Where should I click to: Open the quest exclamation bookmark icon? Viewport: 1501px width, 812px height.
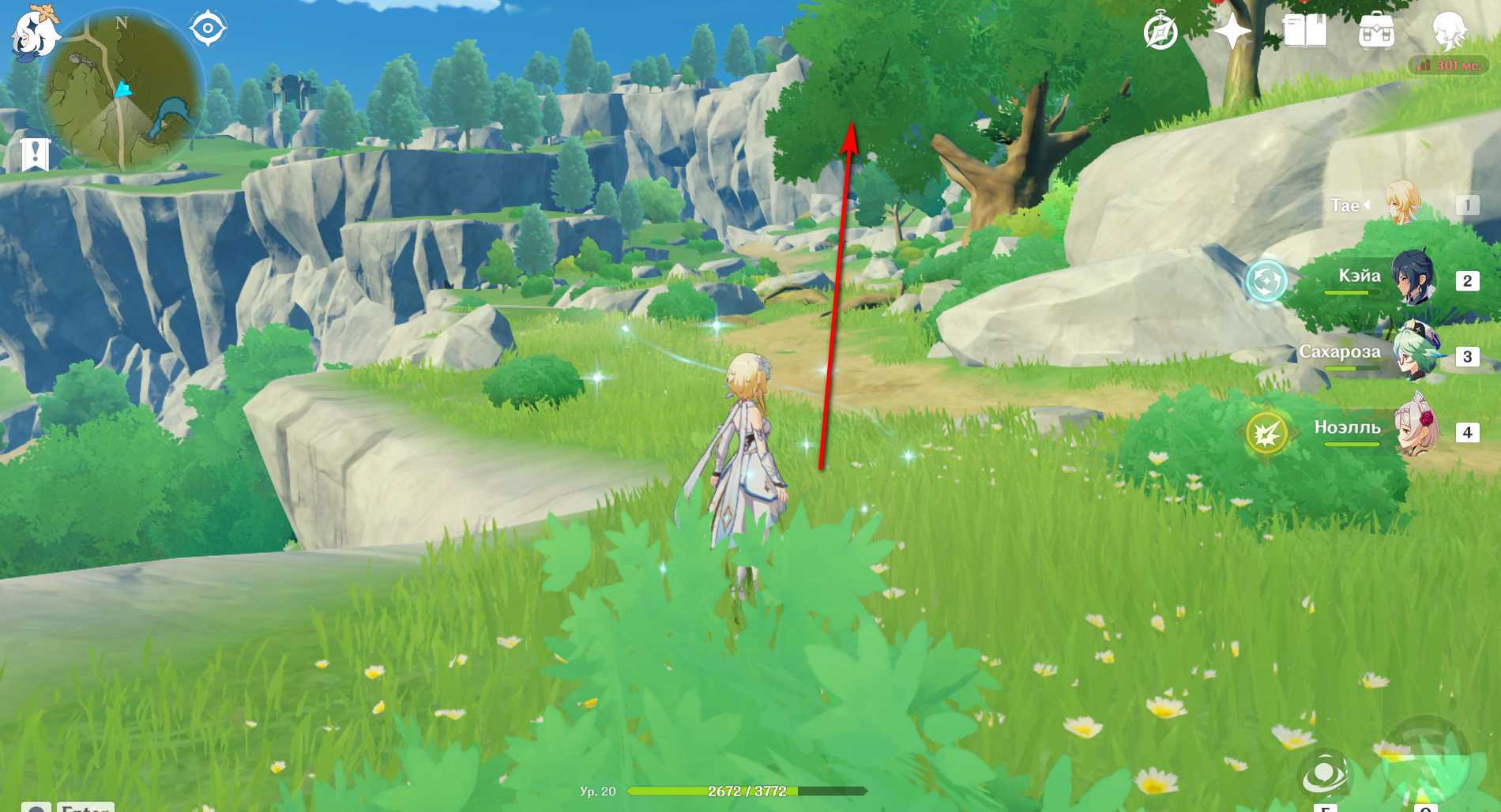[36, 154]
